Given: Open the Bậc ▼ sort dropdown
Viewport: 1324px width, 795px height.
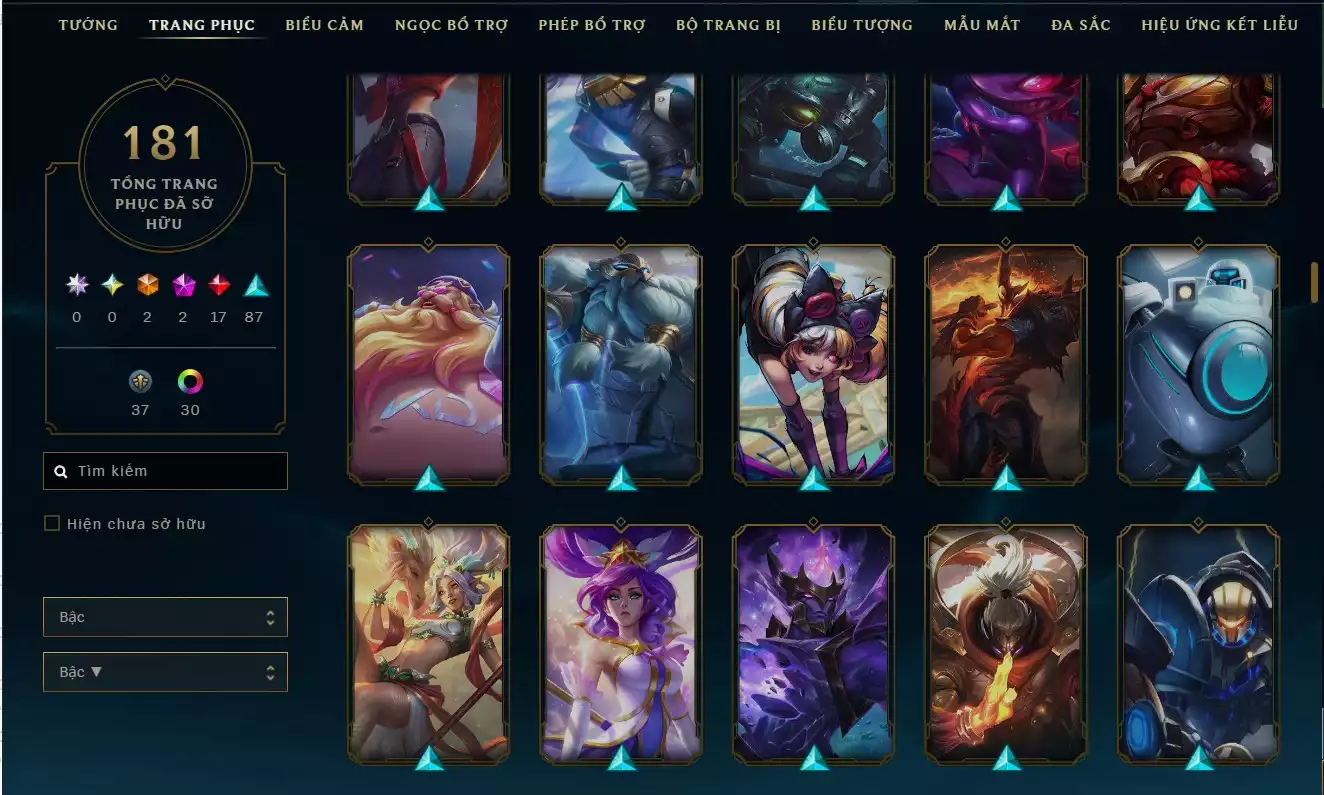Looking at the screenshot, I should click(165, 672).
